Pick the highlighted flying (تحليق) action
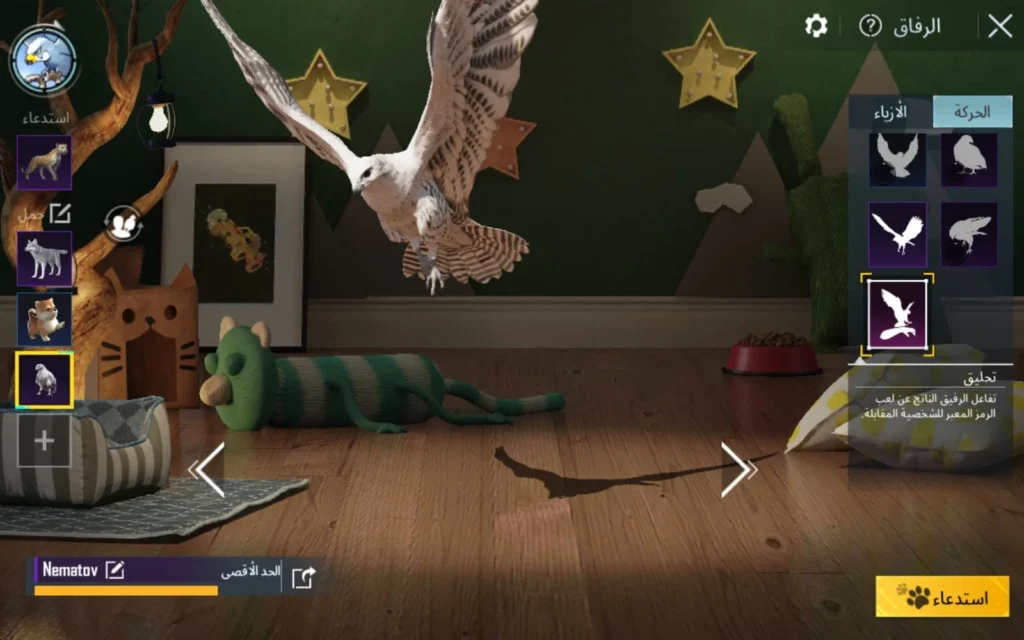This screenshot has height=640, width=1024. point(897,314)
